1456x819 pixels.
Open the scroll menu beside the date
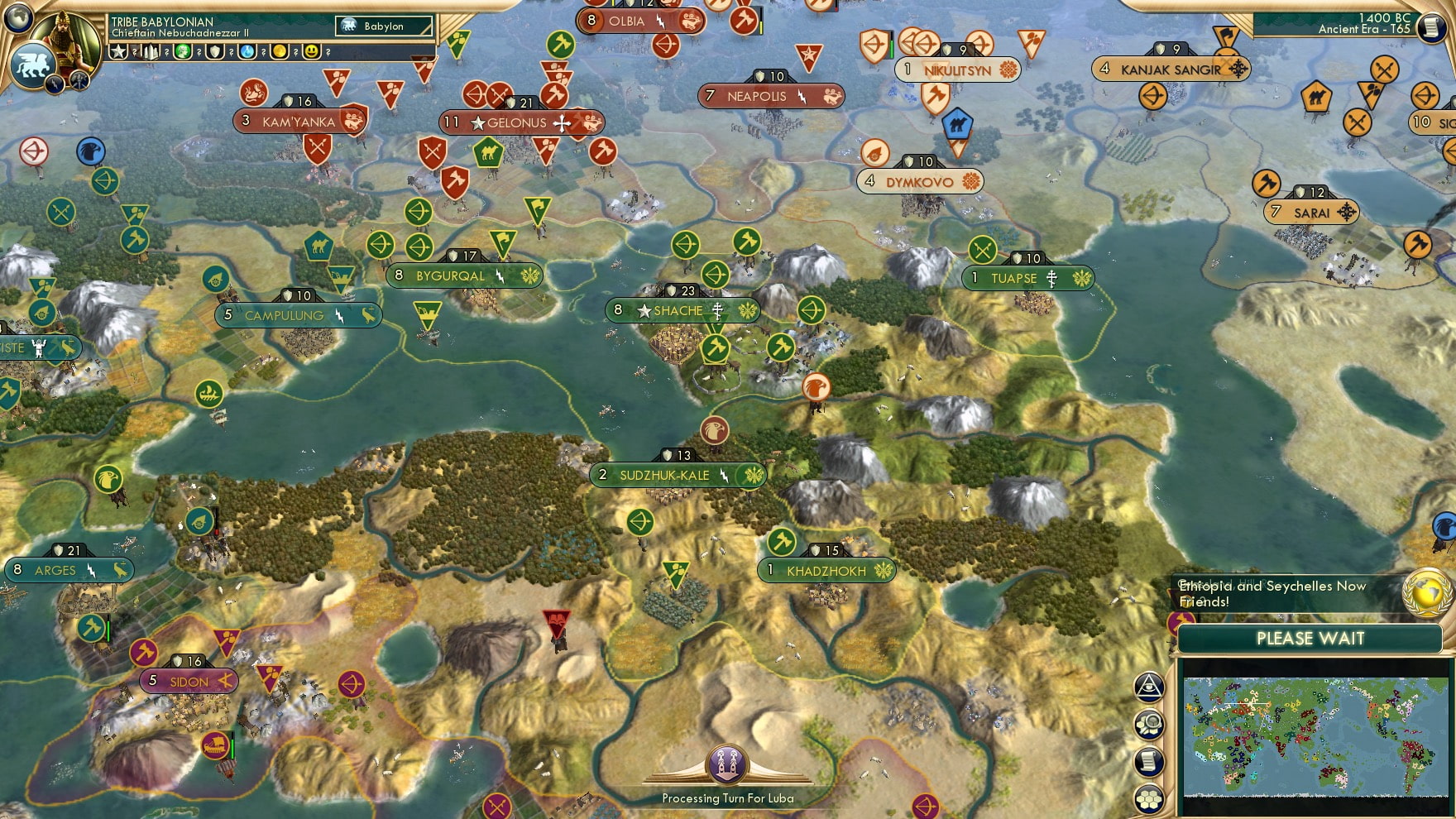[1430, 27]
